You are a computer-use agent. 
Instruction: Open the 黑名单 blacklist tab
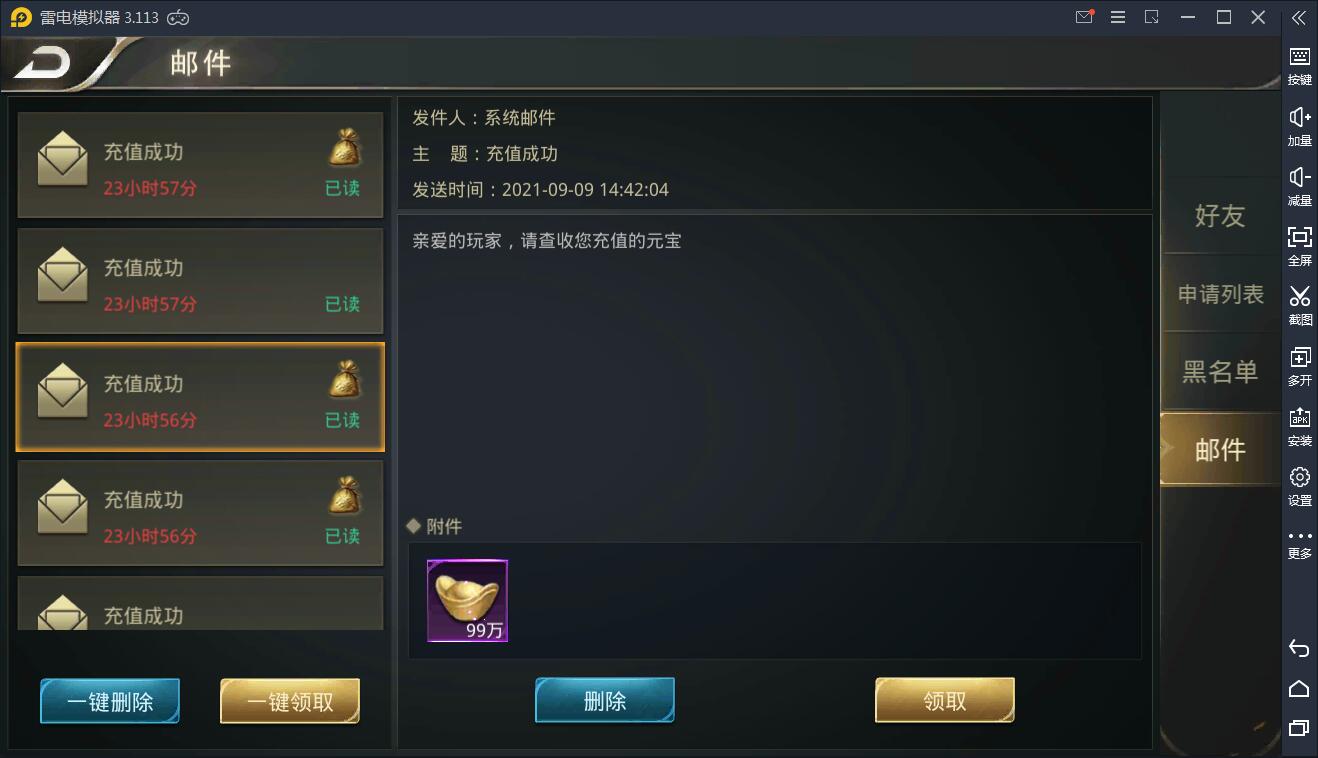point(1221,371)
